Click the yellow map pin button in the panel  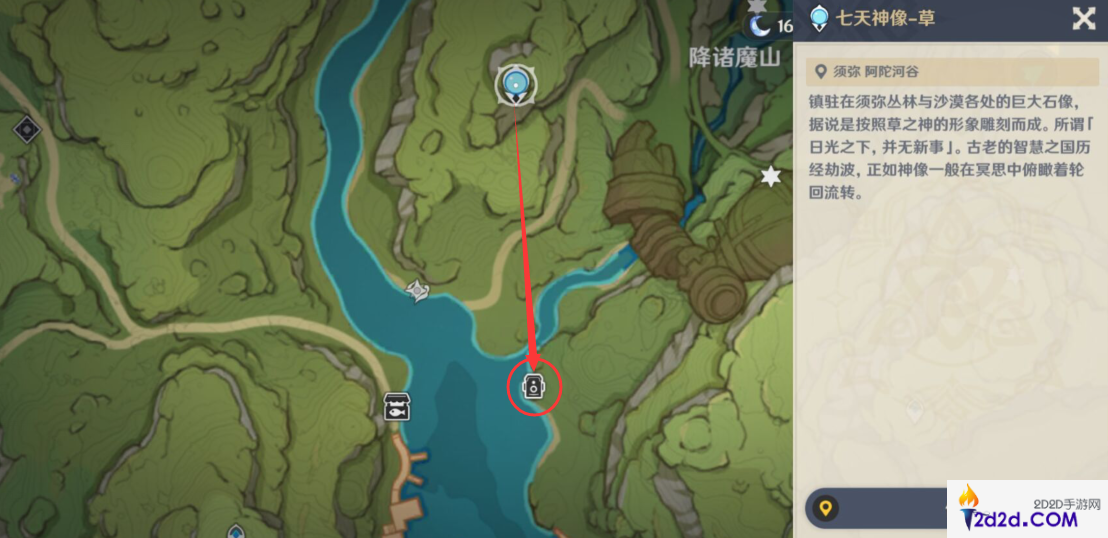coord(825,509)
